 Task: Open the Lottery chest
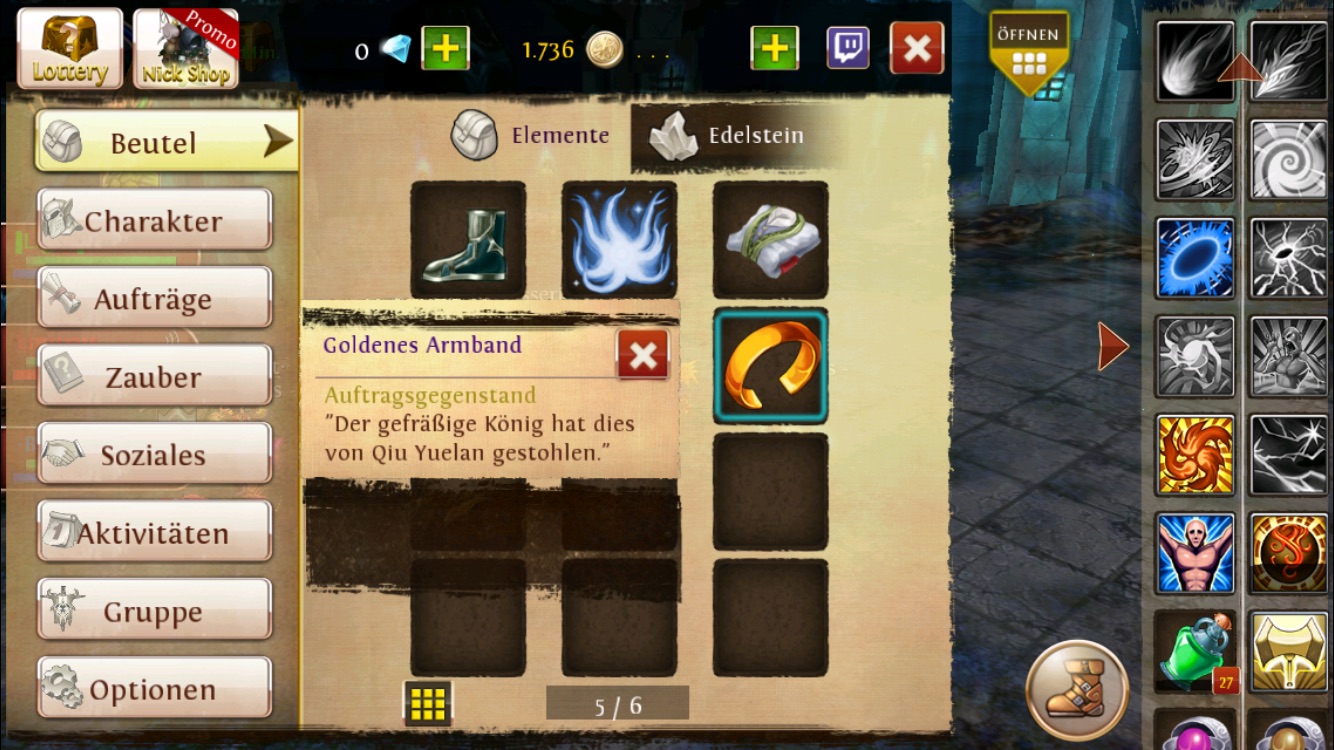pos(70,48)
